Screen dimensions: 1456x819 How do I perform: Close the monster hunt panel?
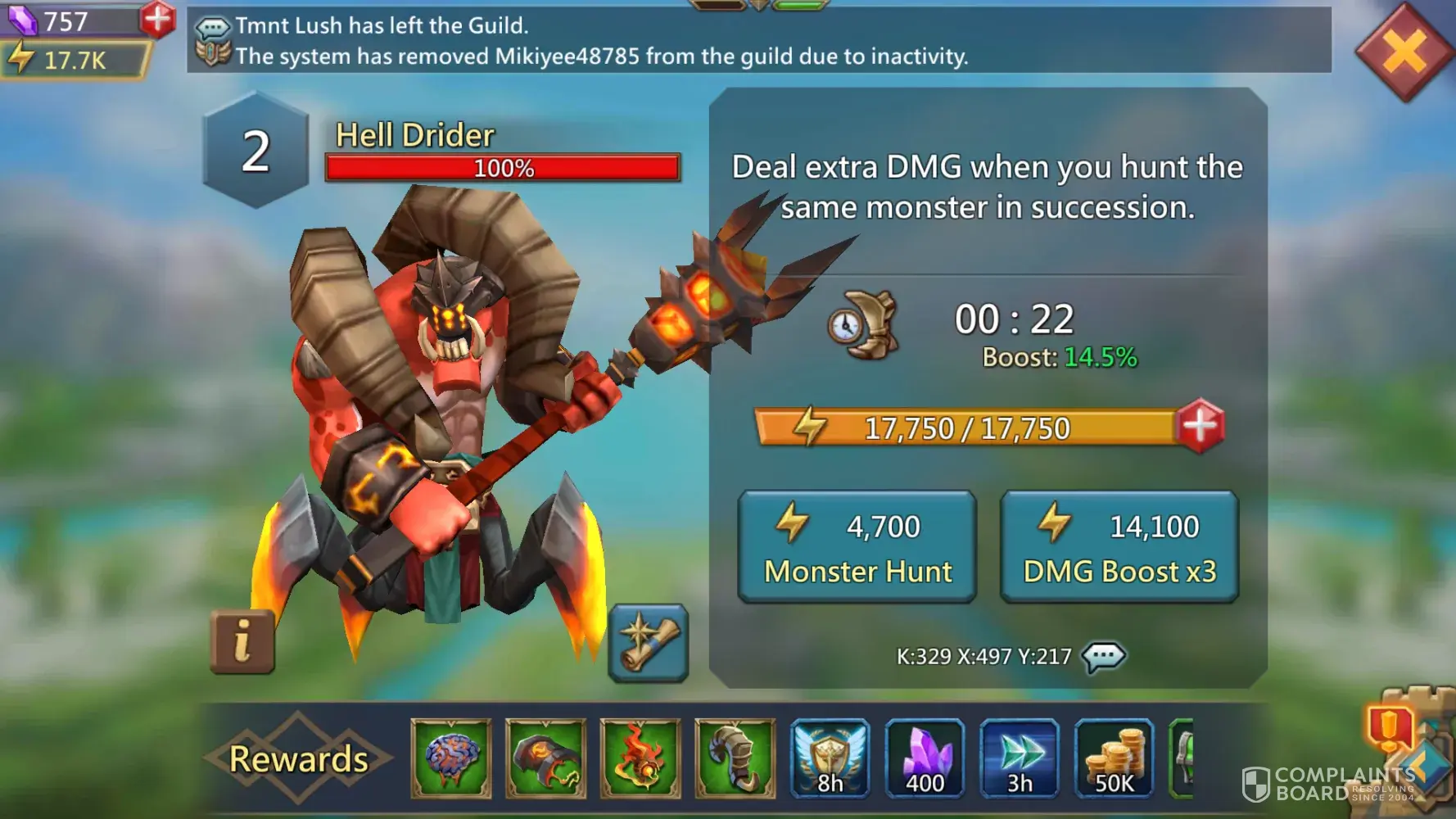(x=1404, y=52)
